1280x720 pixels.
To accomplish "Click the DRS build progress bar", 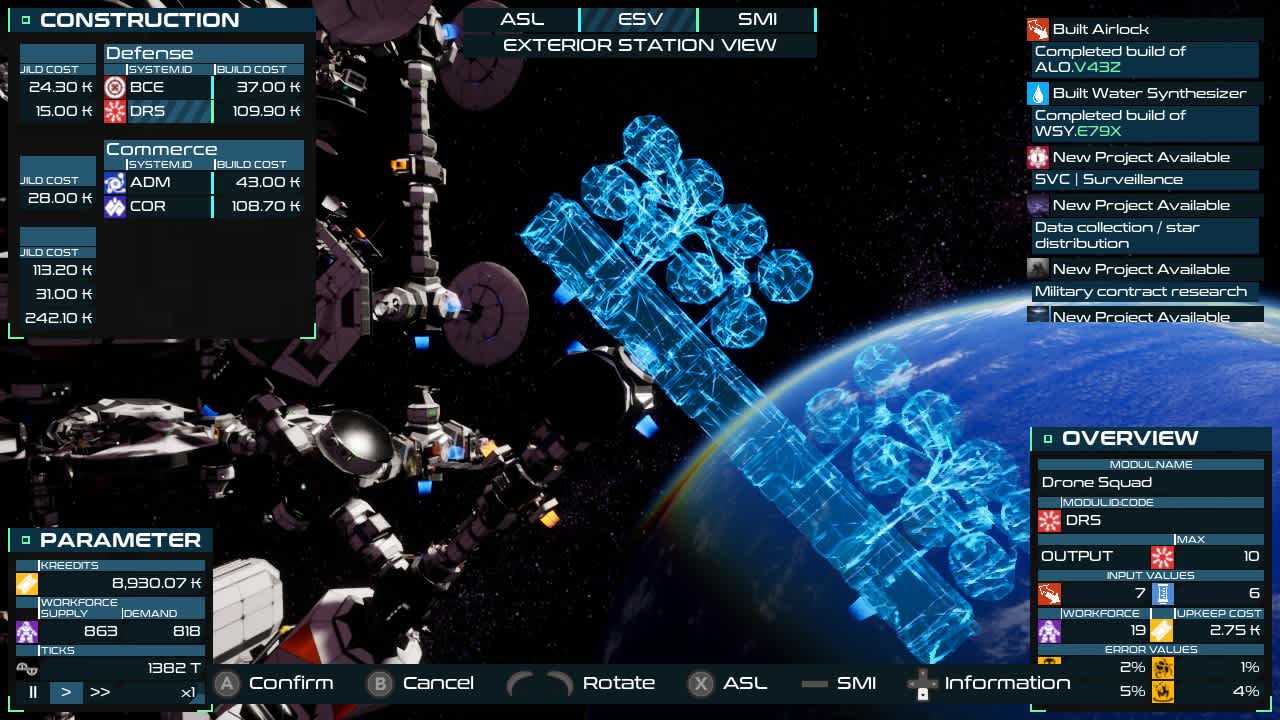I will (169, 111).
